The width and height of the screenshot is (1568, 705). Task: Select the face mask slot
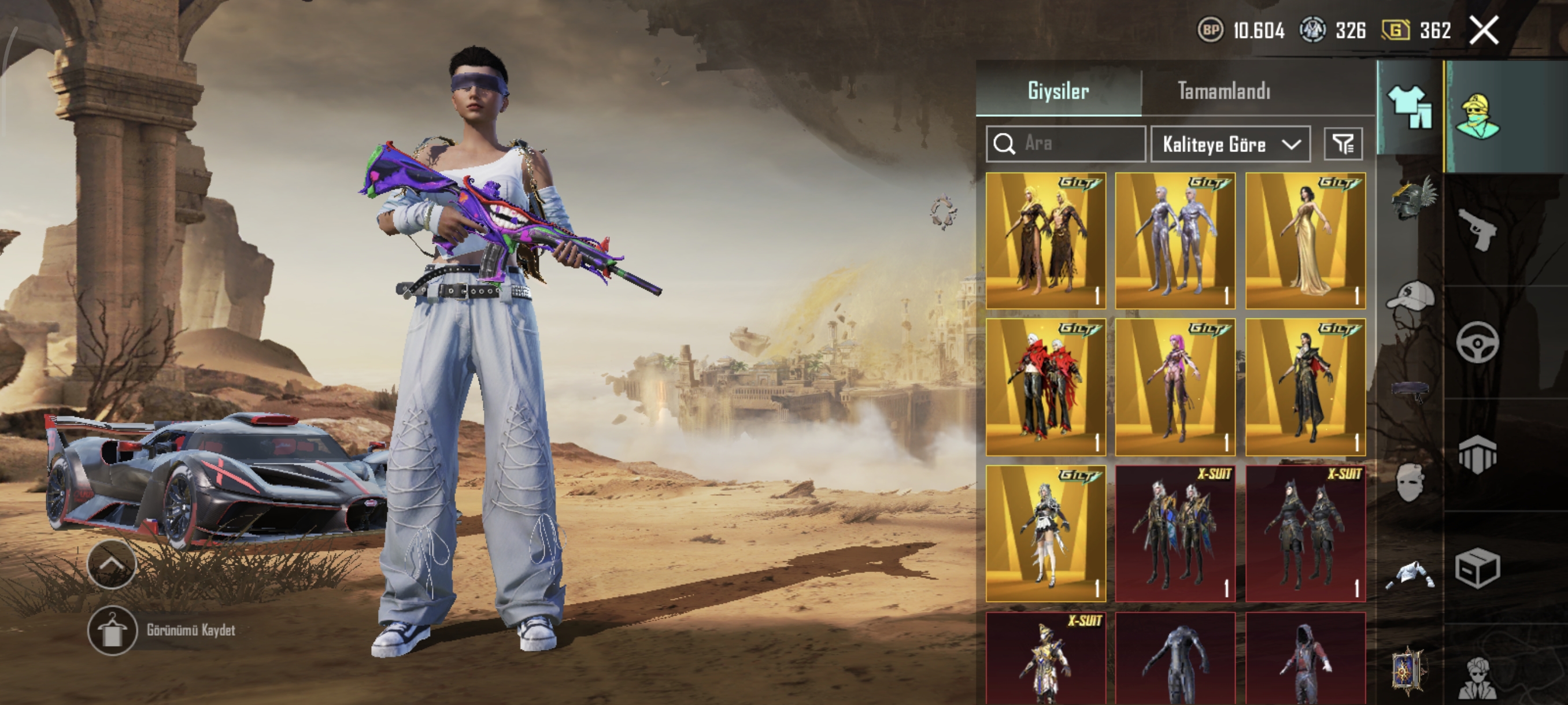pyautogui.click(x=1410, y=482)
